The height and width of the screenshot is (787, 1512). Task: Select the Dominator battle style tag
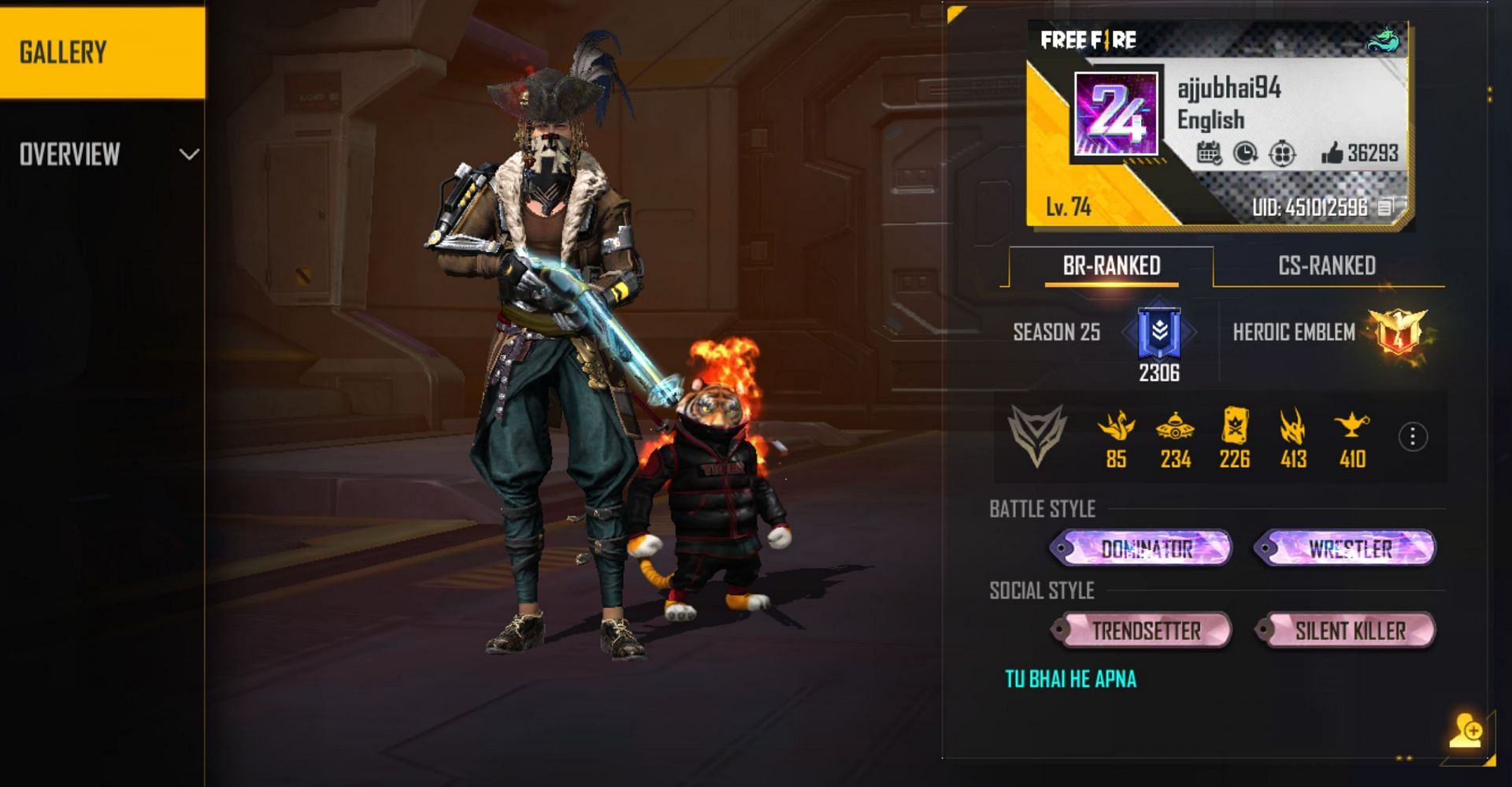click(1141, 548)
